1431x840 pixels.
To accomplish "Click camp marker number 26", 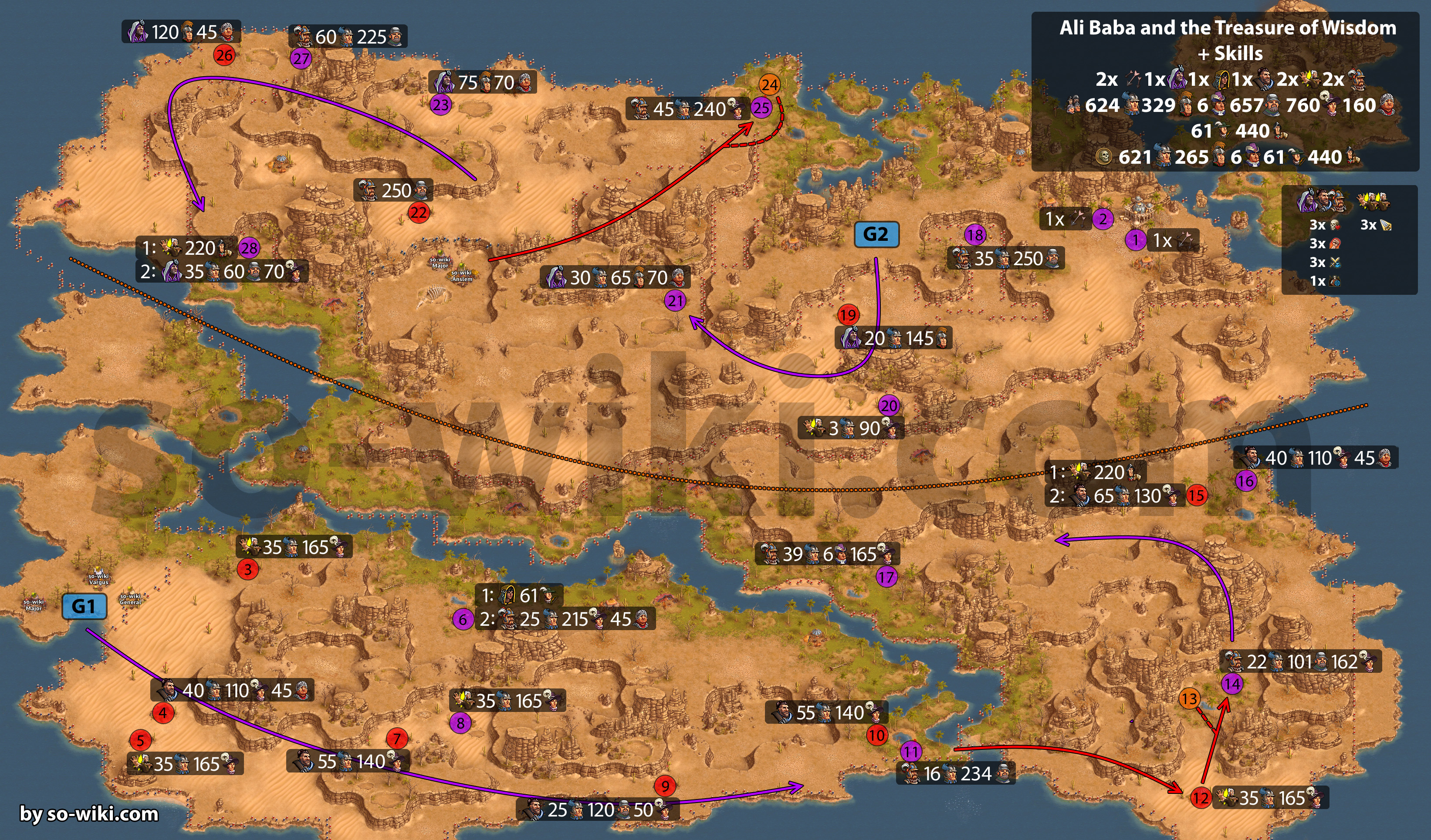I will tap(224, 55).
